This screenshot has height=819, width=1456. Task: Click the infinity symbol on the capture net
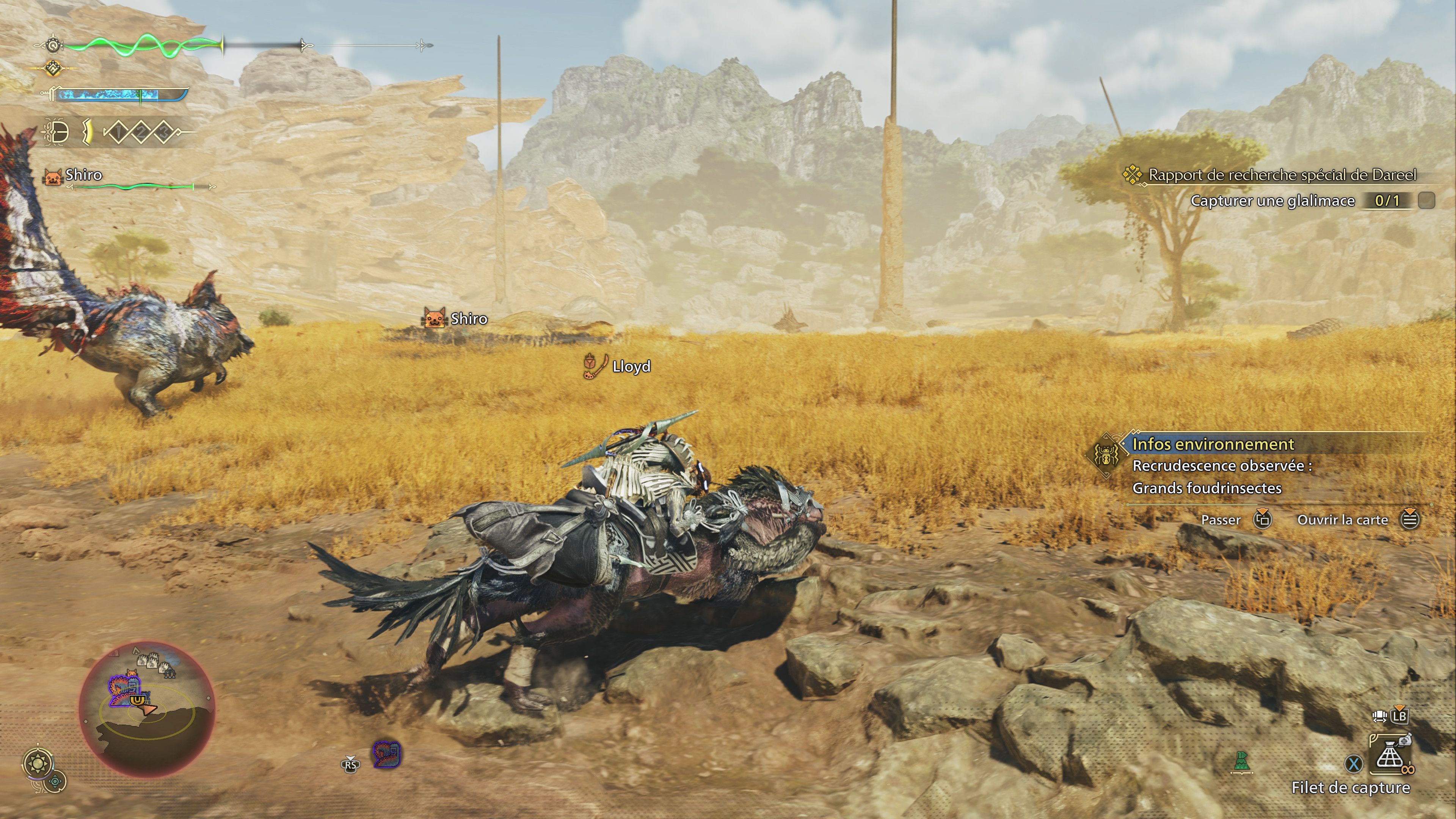[x=1409, y=770]
